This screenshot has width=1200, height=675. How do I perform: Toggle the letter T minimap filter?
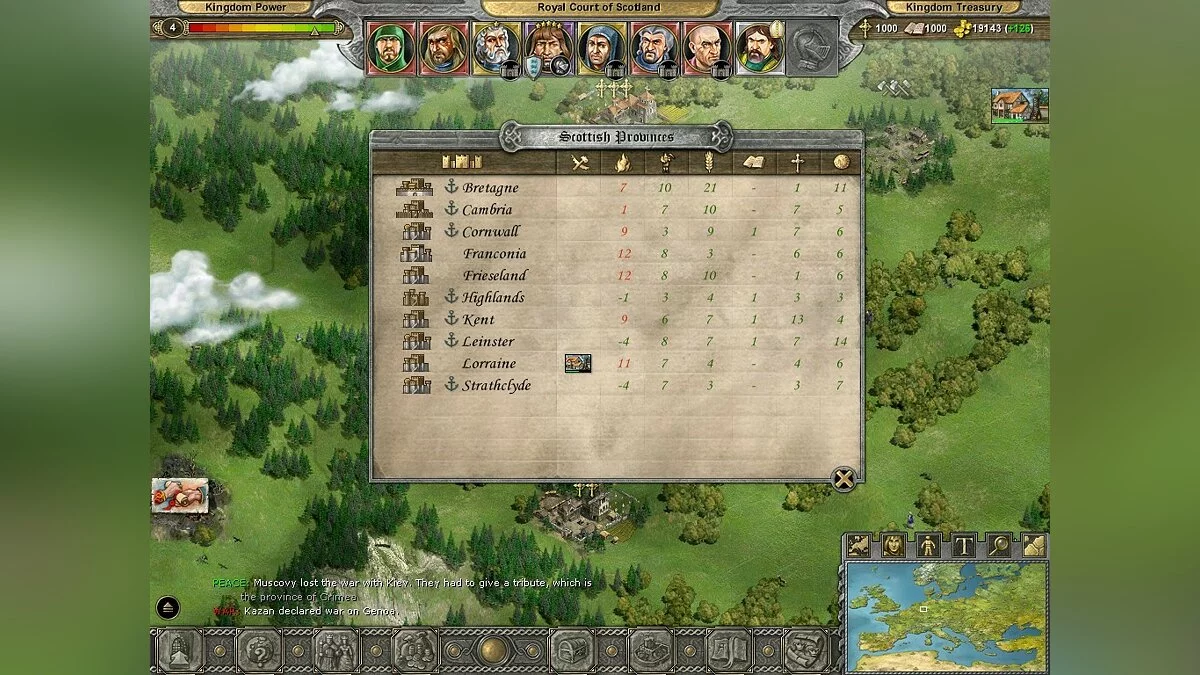pyautogui.click(x=963, y=545)
